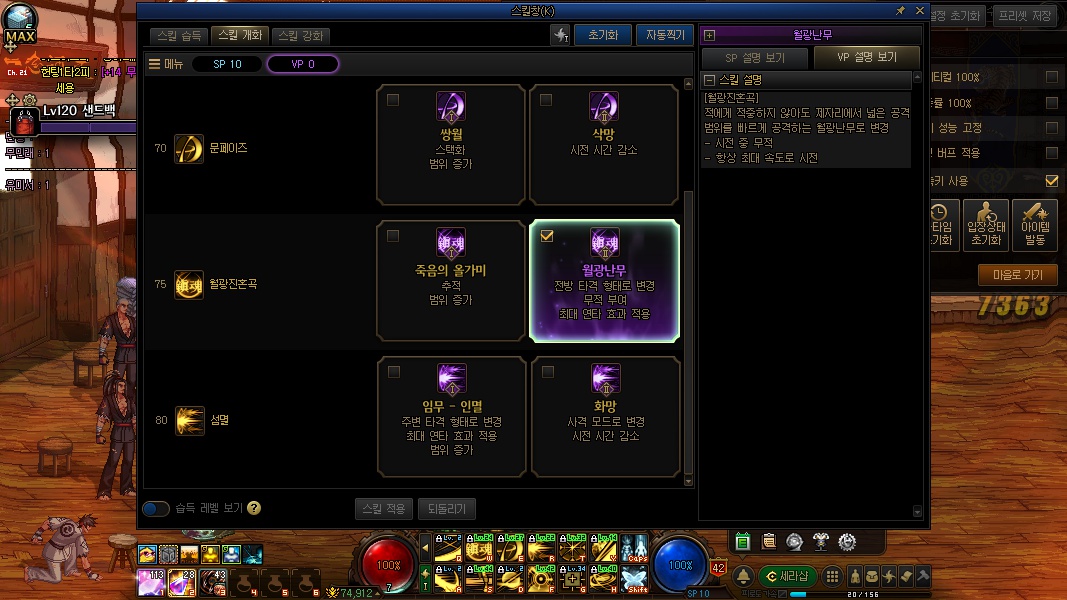Collapse the 스킬 설명 section
Screen dimensions: 1067x600
710,80
